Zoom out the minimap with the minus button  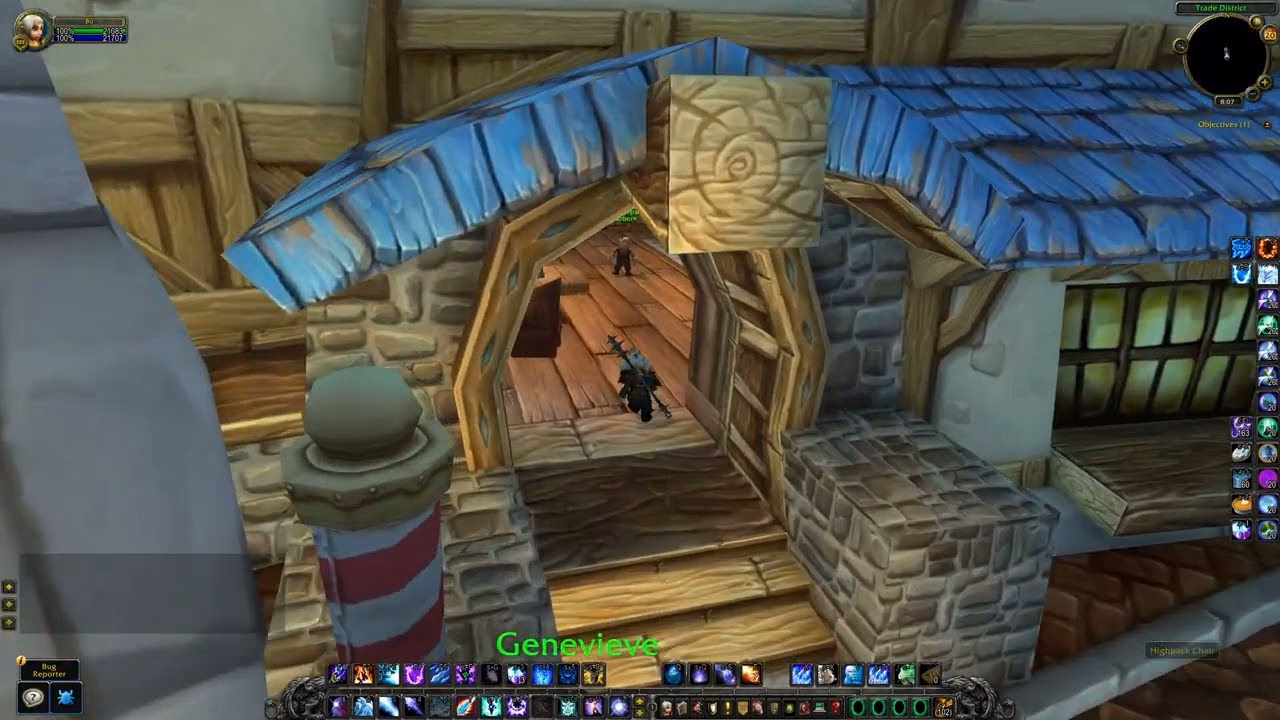tap(1252, 92)
